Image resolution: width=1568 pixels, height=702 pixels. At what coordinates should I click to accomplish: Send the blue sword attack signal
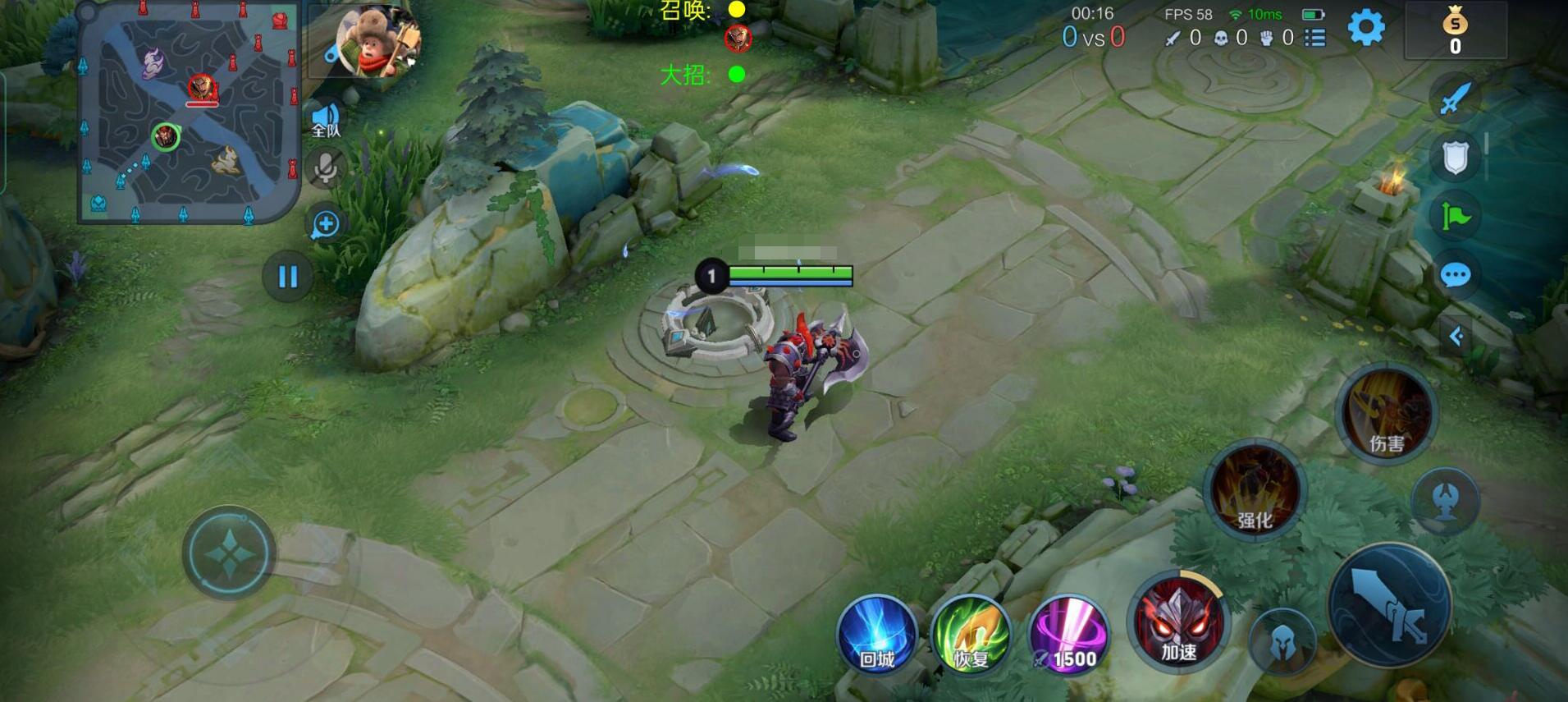coord(1455,99)
